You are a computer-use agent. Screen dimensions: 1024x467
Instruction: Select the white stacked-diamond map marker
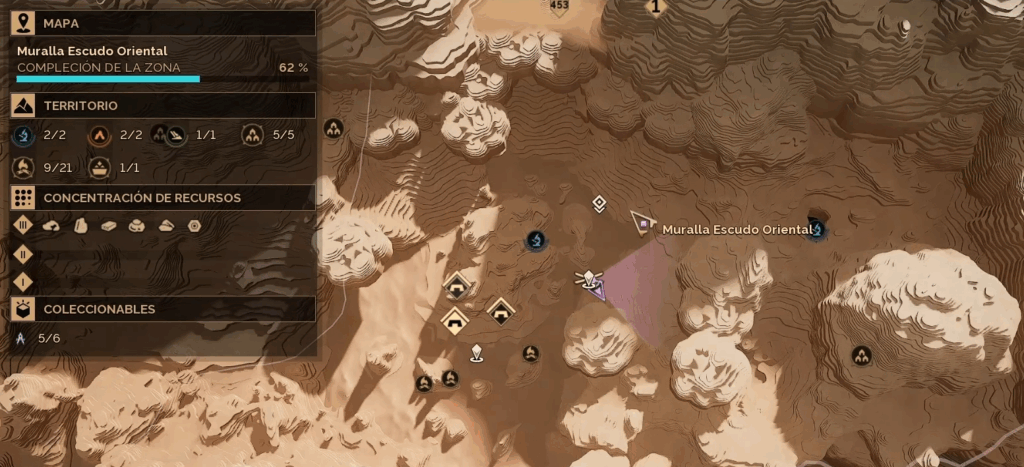(x=599, y=204)
